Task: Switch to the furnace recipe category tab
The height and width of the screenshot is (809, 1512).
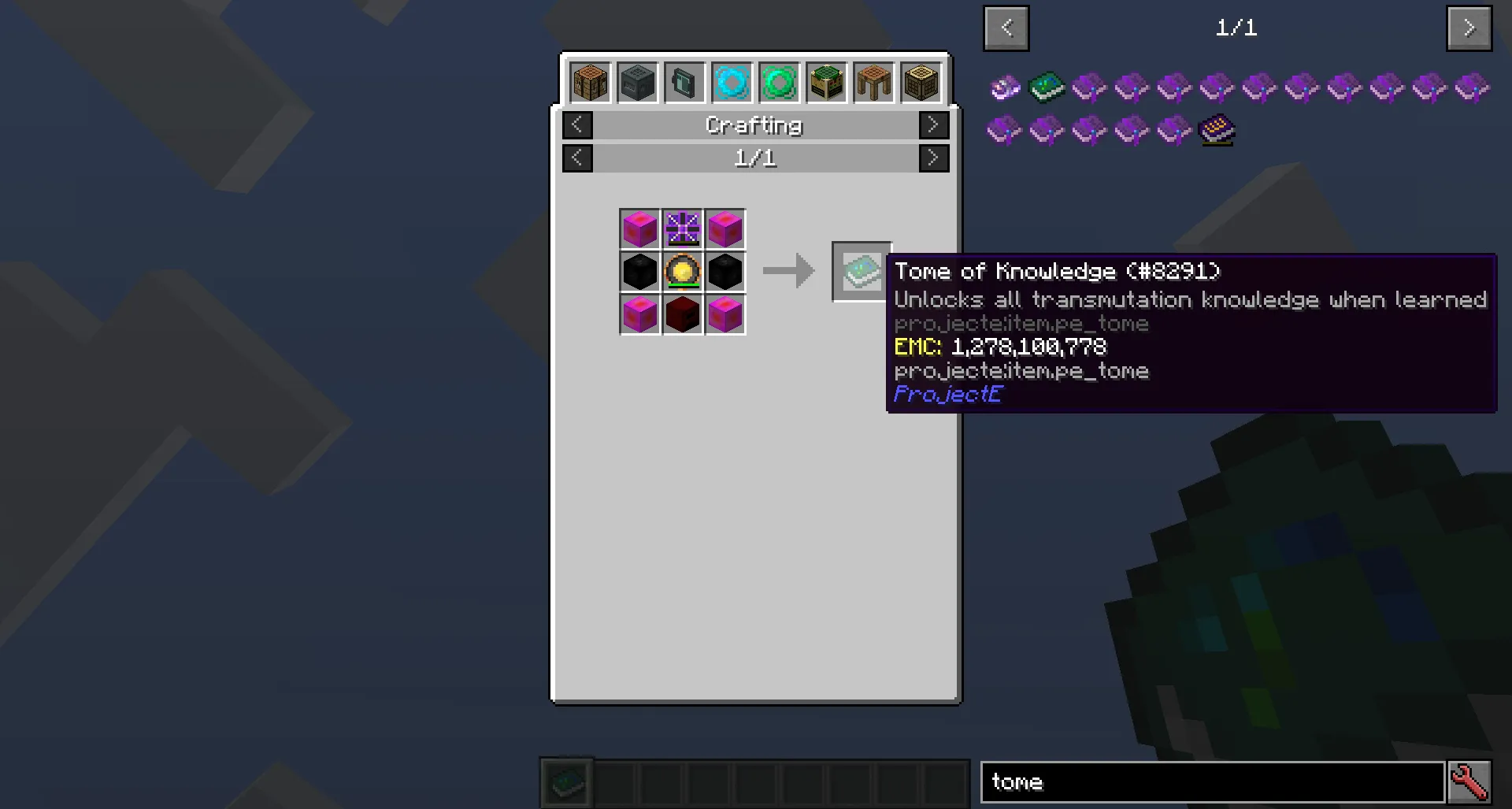Action: click(x=636, y=82)
